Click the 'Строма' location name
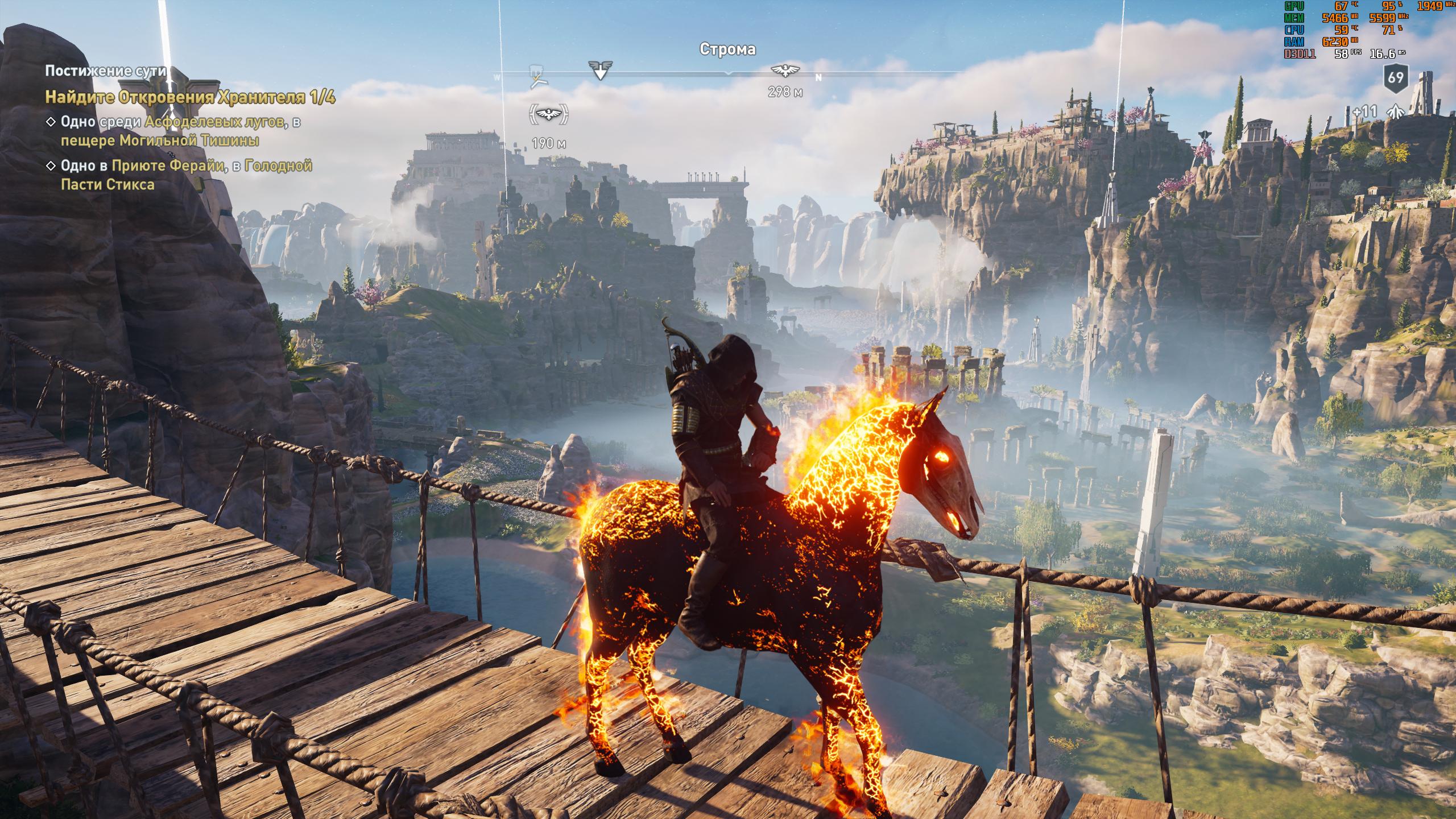The image size is (1456, 819). click(x=727, y=49)
